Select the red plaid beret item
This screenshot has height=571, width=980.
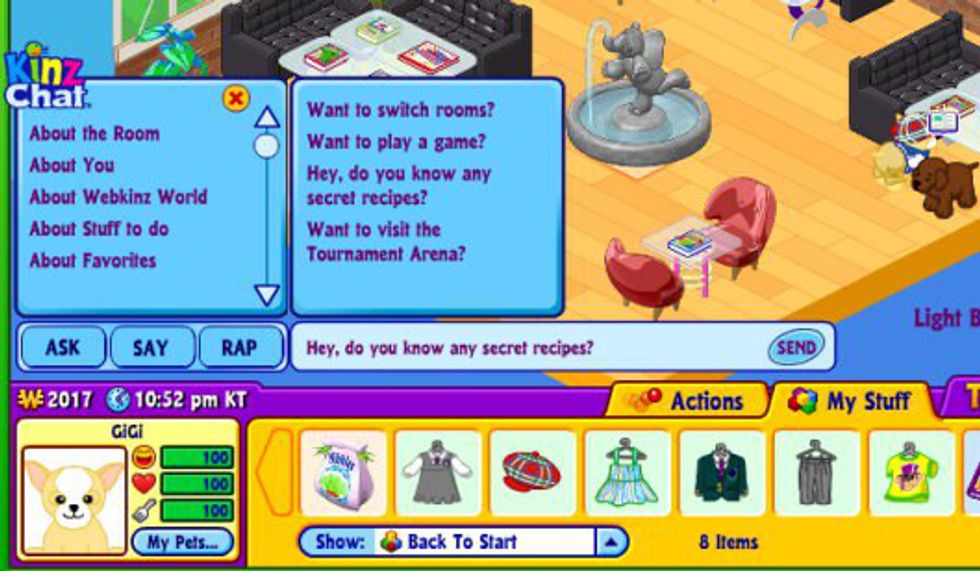tap(532, 473)
